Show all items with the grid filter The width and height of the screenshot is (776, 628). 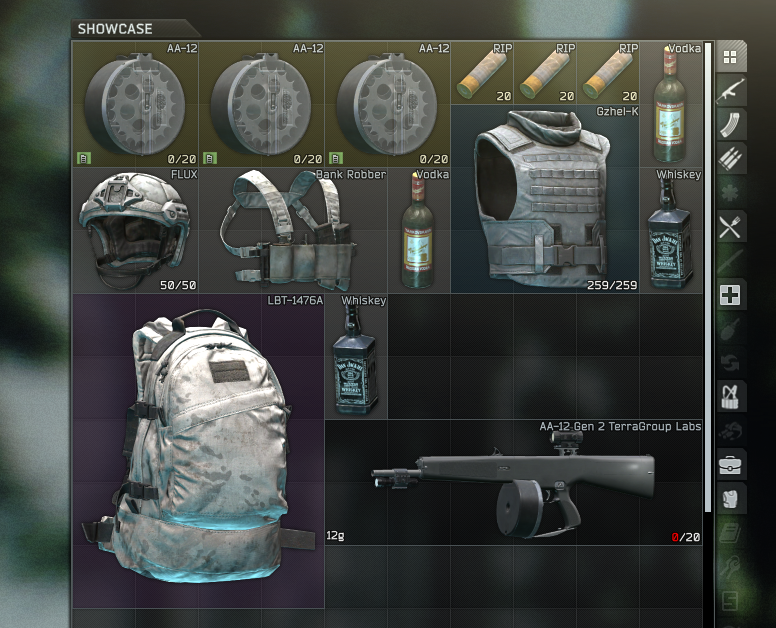730,57
